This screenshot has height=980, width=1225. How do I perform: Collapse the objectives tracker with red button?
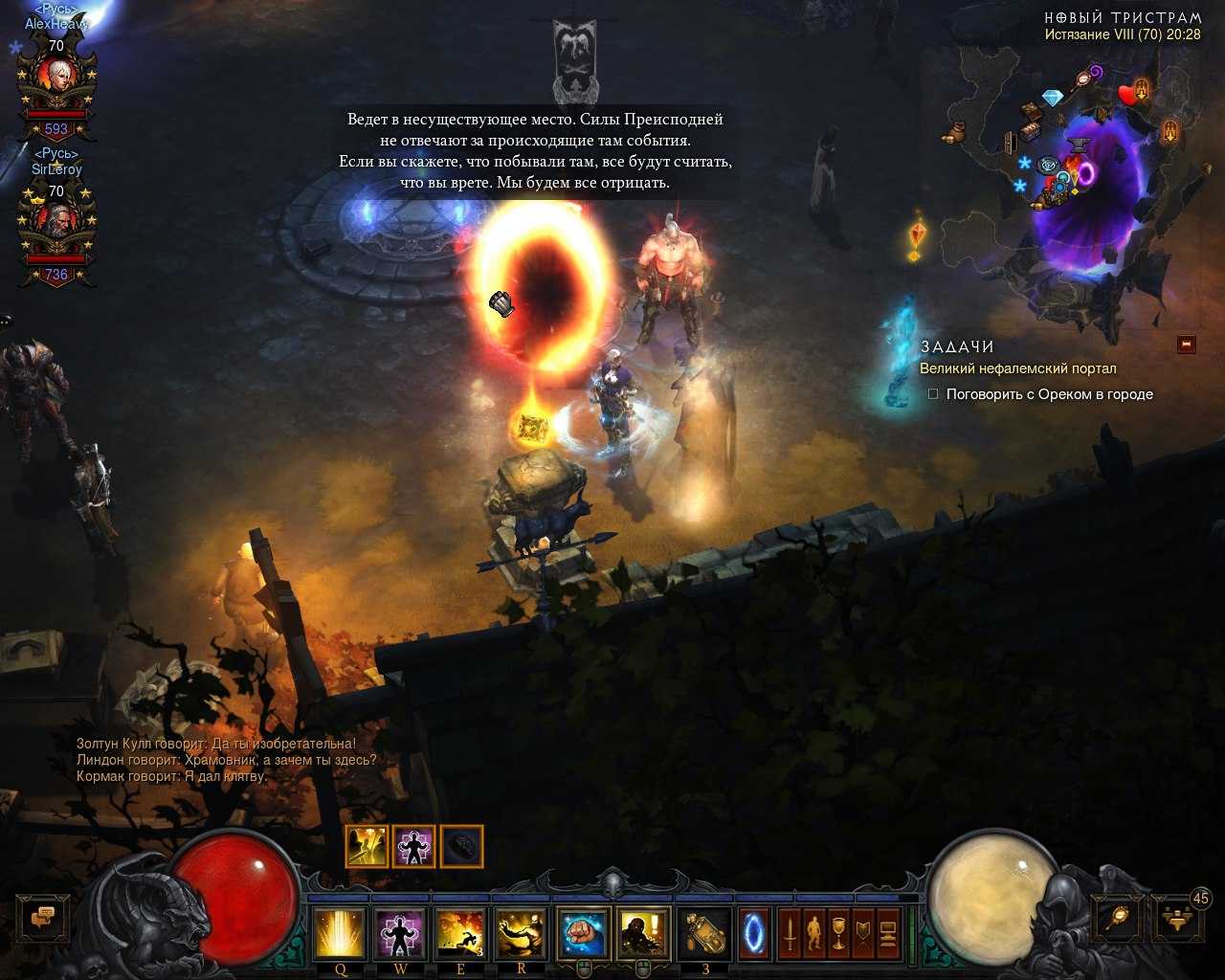pos(1187,344)
